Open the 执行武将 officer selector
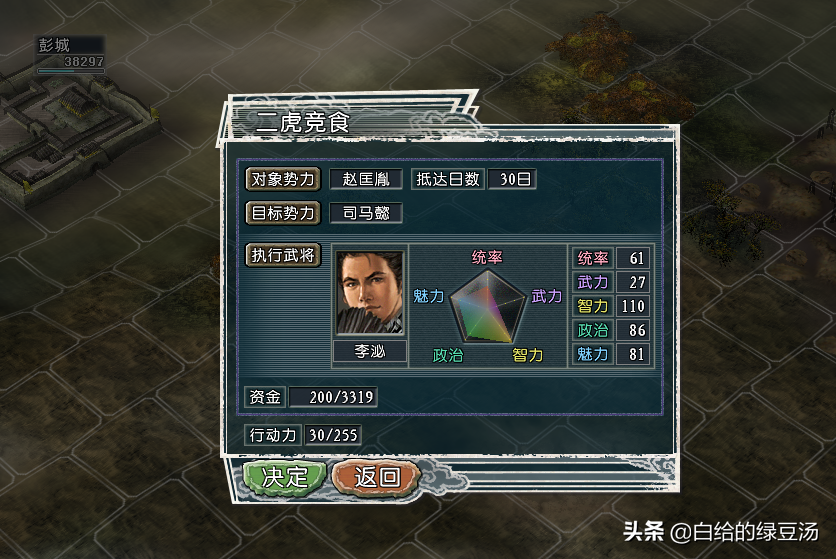 [x=283, y=255]
